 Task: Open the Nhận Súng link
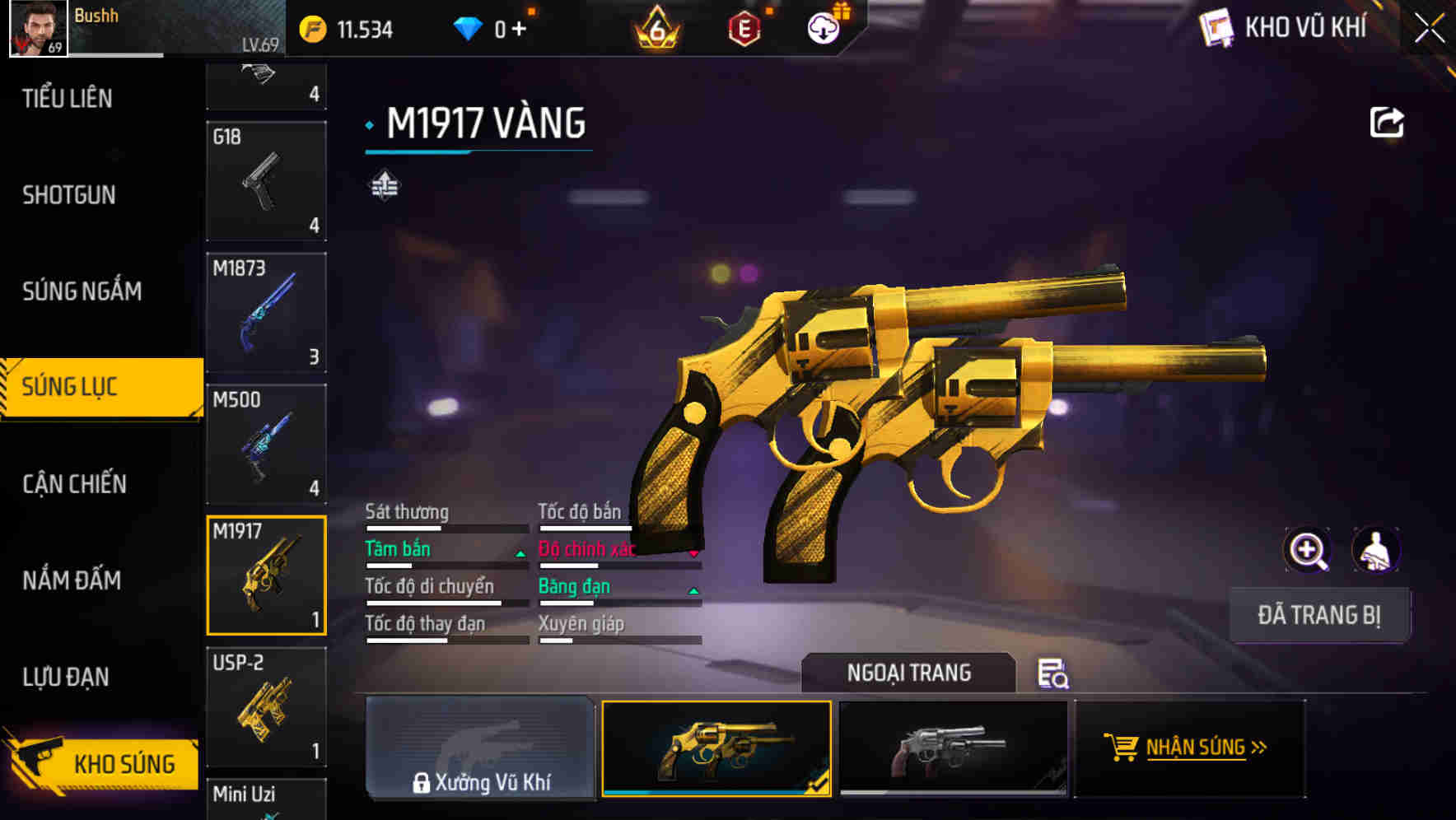point(1201,748)
